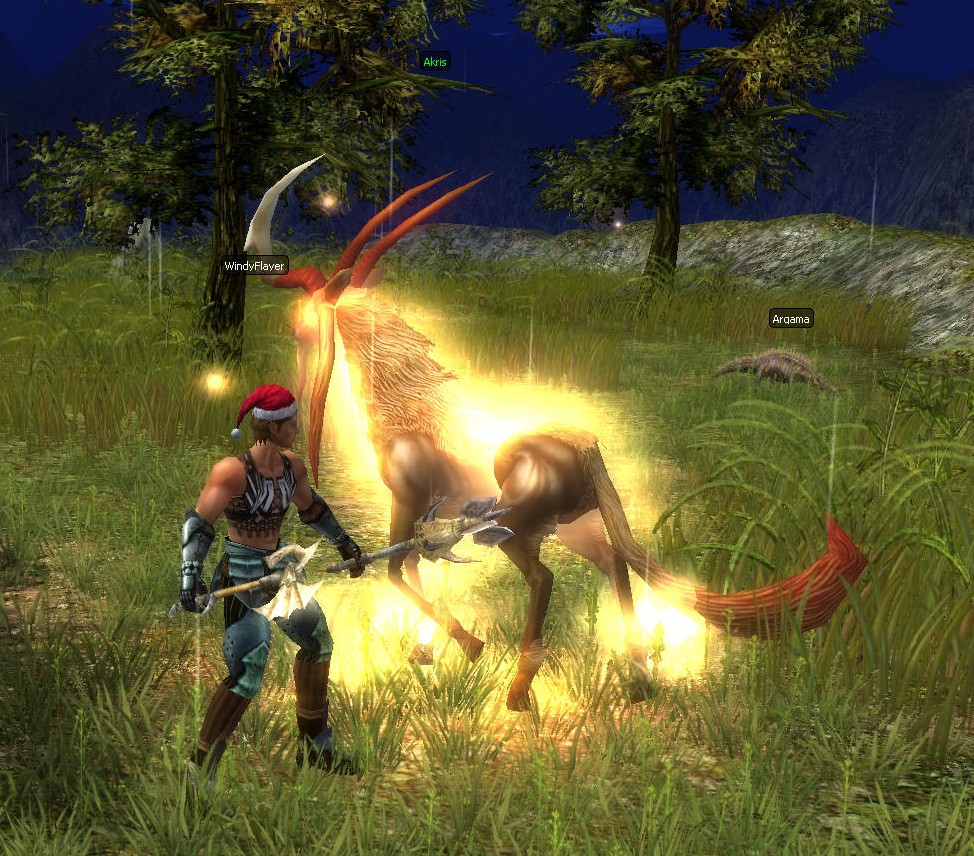Select the Akris name tag
Image resolution: width=974 pixels, height=856 pixels.
click(x=435, y=61)
